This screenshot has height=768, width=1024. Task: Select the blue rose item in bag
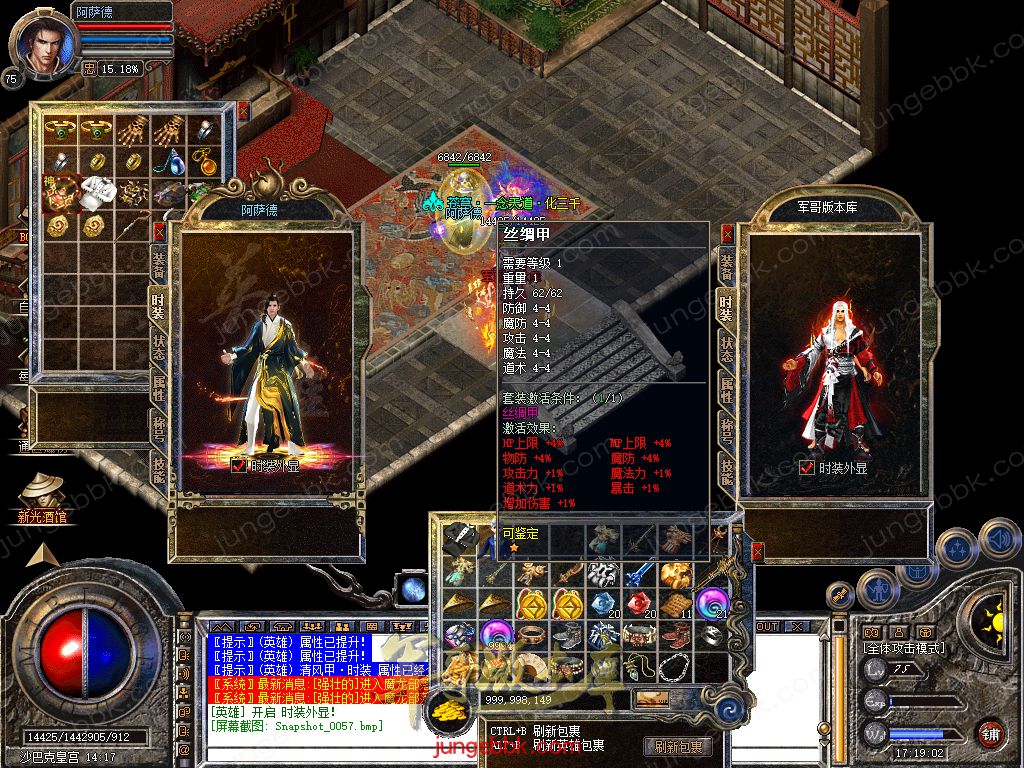coord(600,604)
